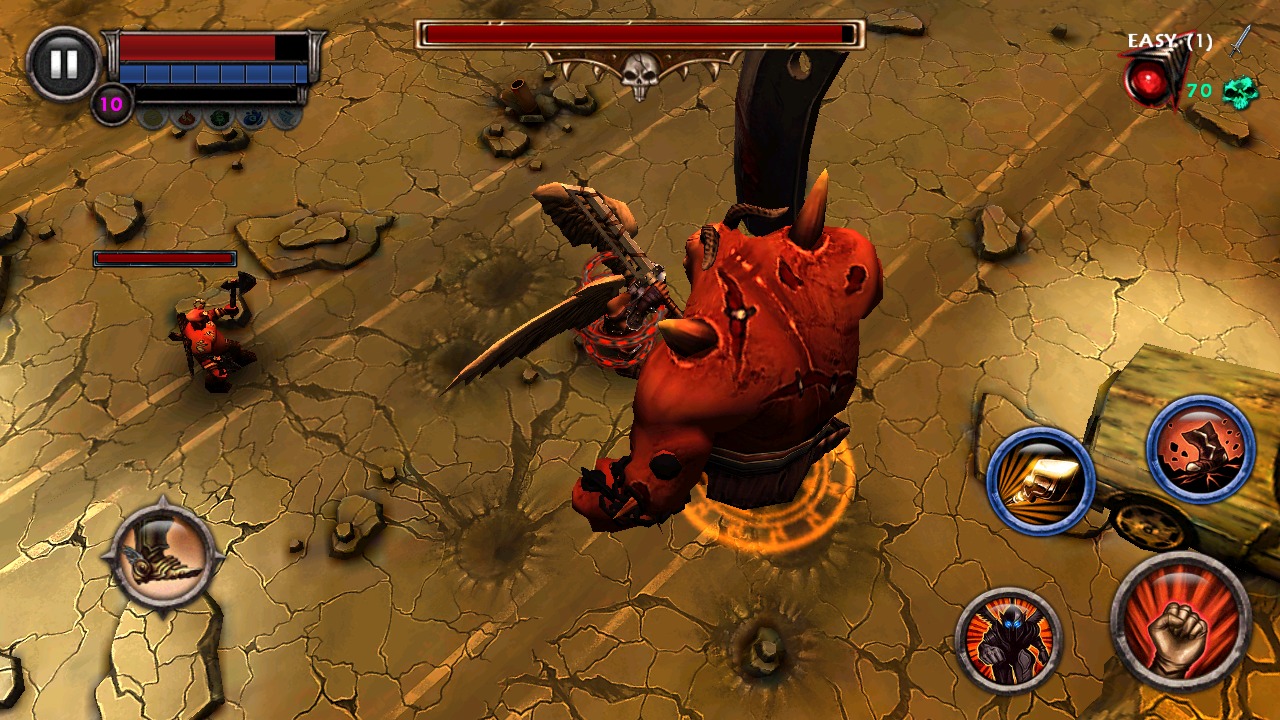Image resolution: width=1280 pixels, height=720 pixels.
Task: Trigger the dark knight summon ability
Action: [x=1009, y=643]
